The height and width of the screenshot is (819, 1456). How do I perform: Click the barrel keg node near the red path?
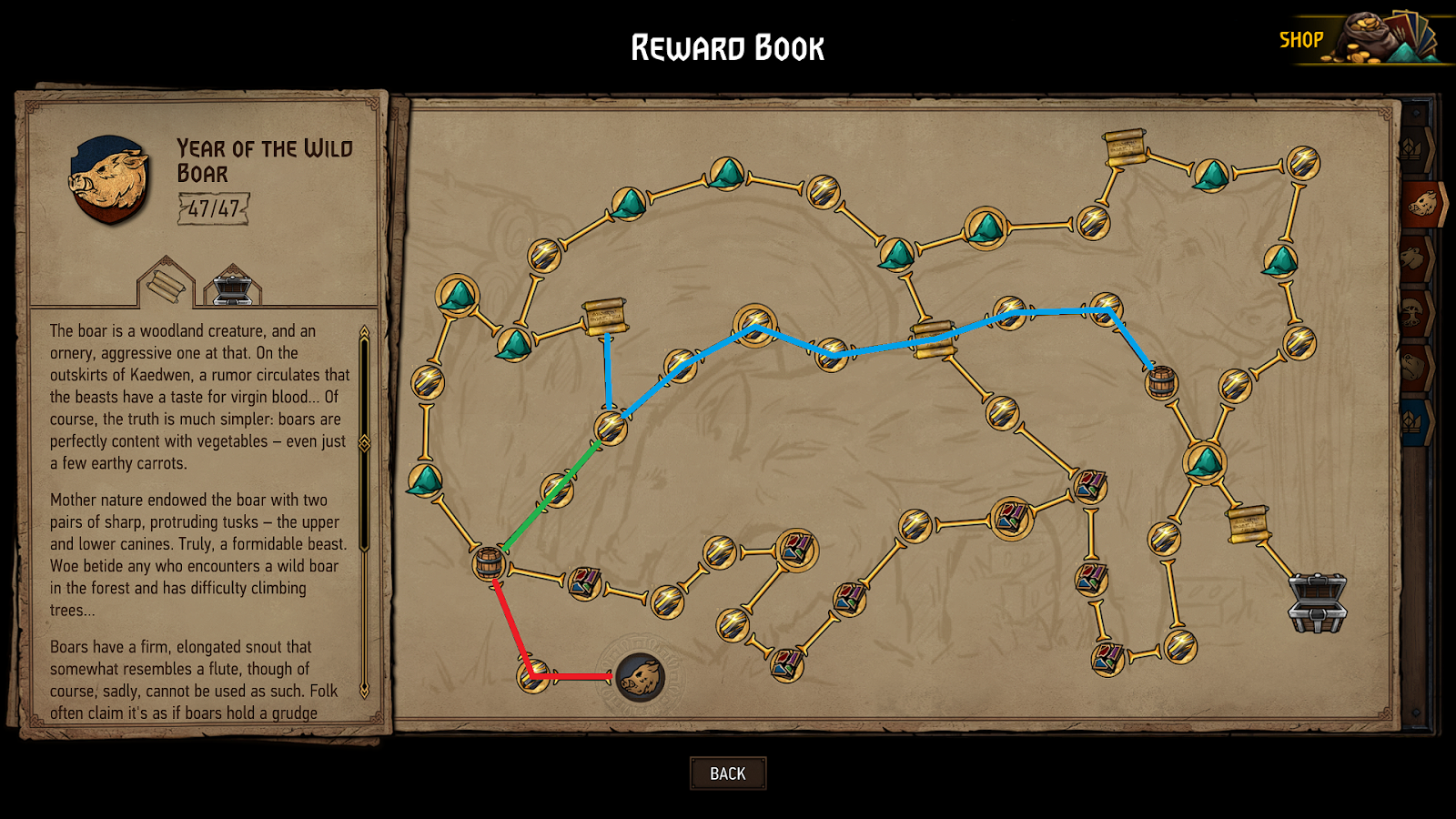pyautogui.click(x=489, y=561)
